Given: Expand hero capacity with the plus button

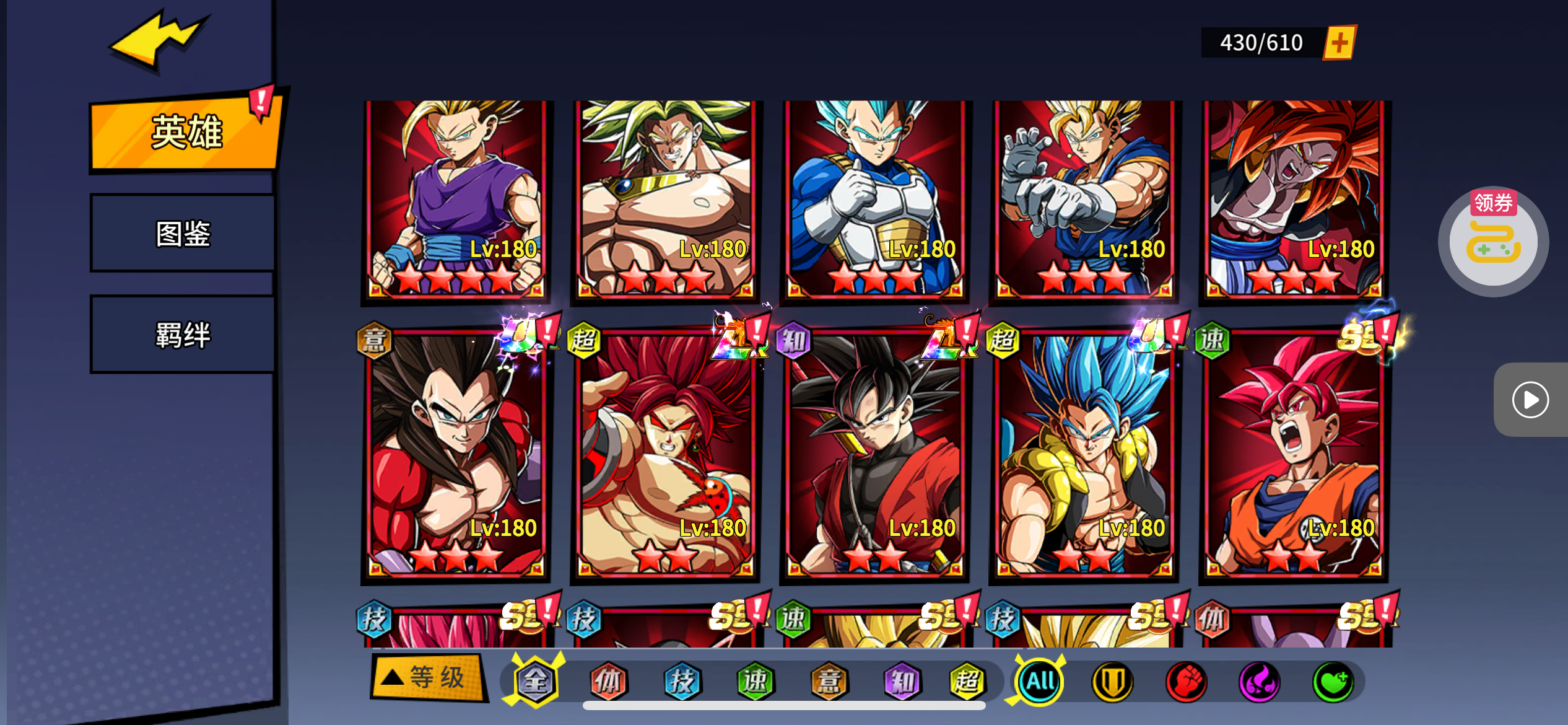Looking at the screenshot, I should point(1339,43).
